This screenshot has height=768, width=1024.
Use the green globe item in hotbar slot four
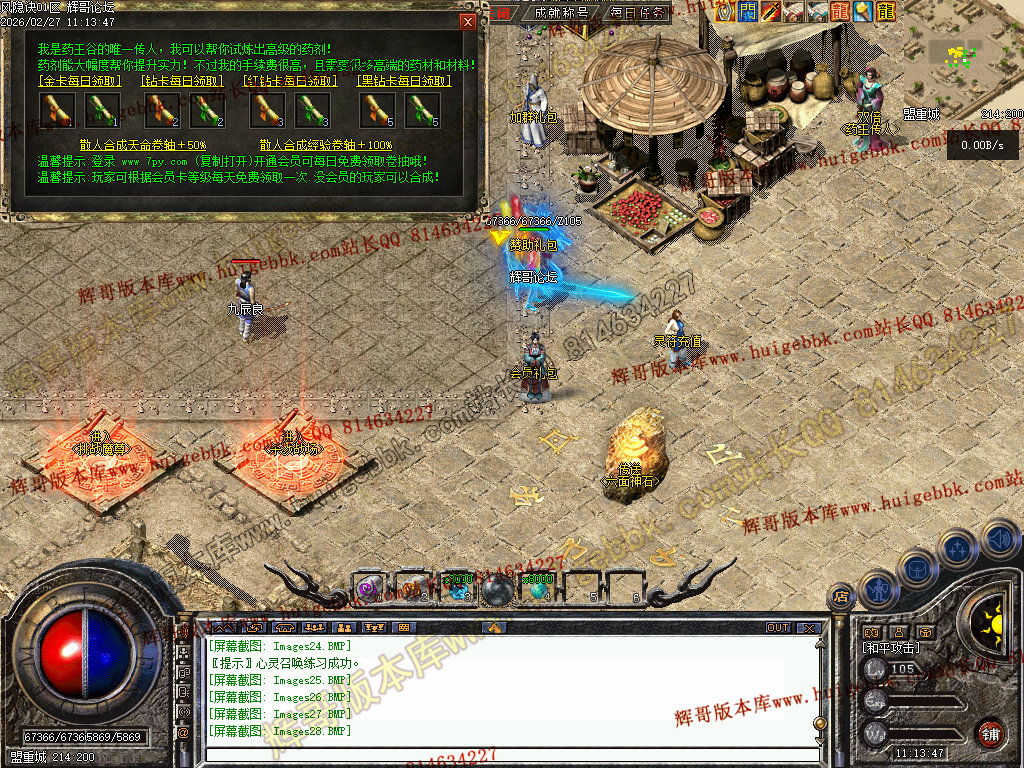pyautogui.click(x=539, y=589)
